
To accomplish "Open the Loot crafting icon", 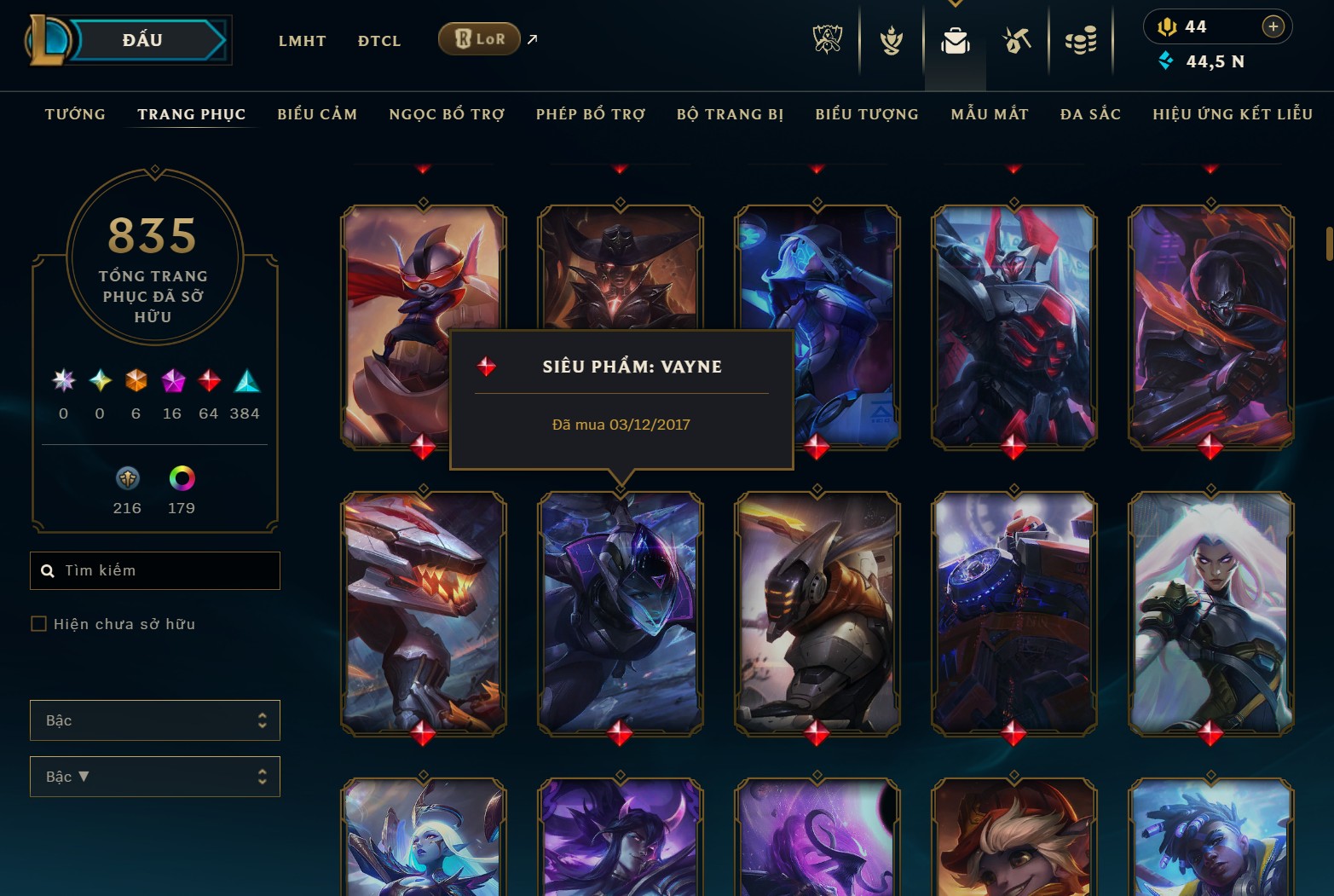I will pos(1018,39).
